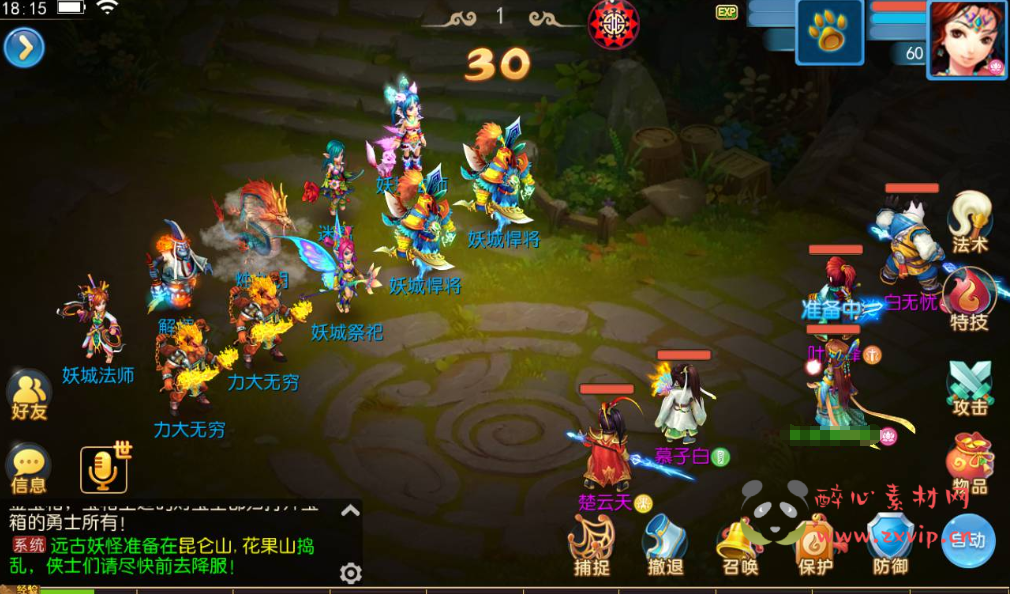Open the 物品 items bag
Viewport: 1010px width, 594px height.
[x=970, y=464]
